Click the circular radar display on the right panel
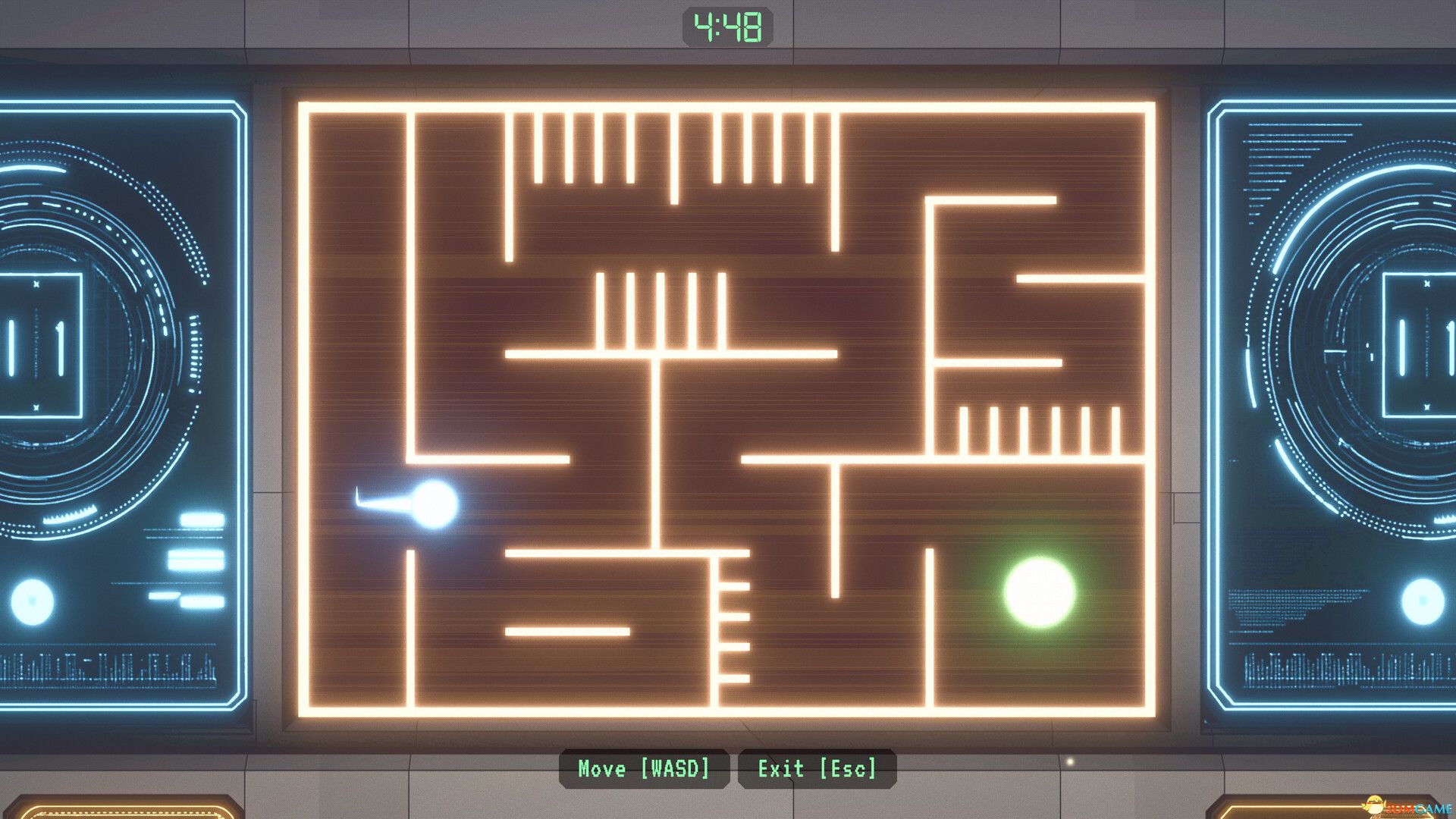This screenshot has width=1456, height=819. tap(1365, 341)
